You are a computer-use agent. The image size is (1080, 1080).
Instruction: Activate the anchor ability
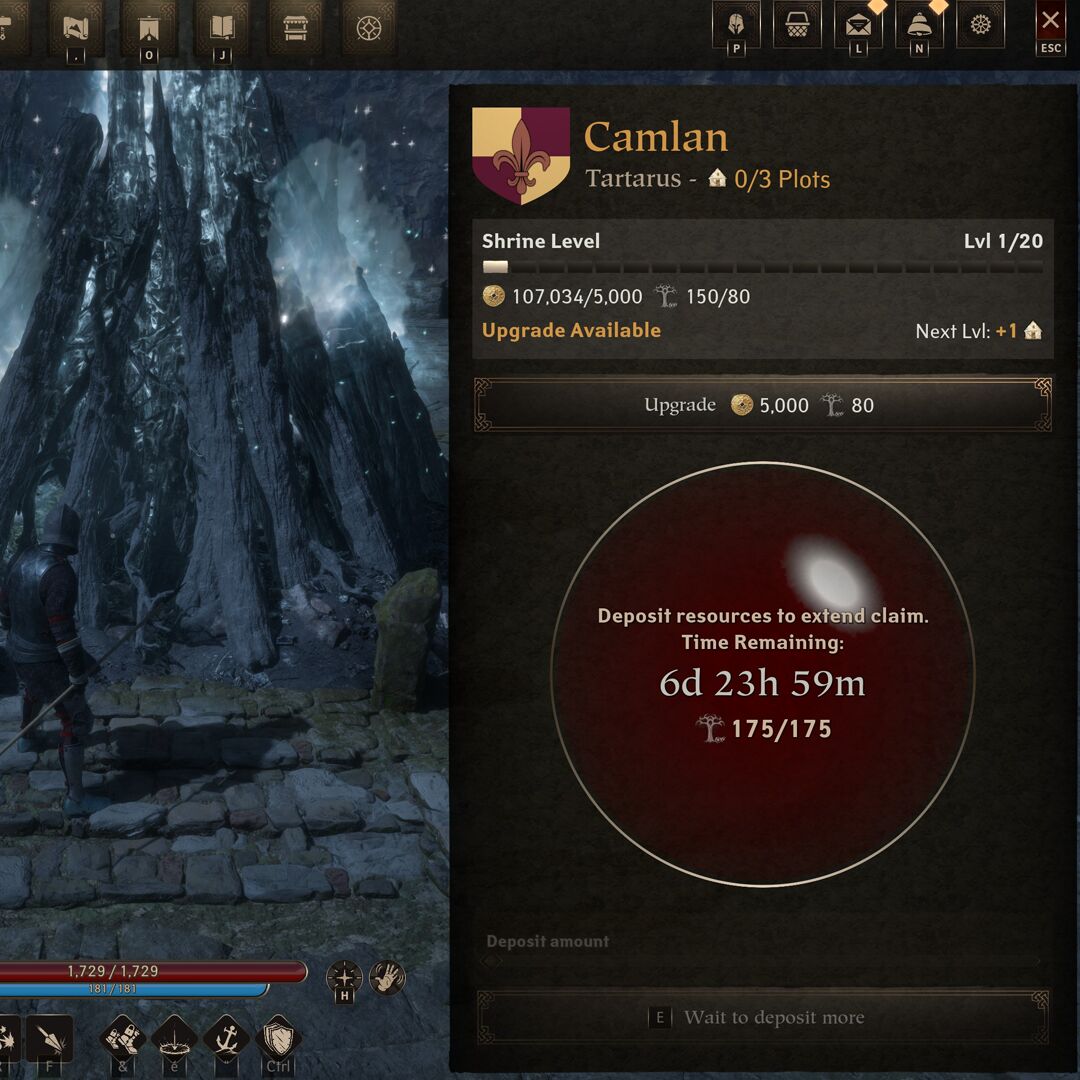pos(226,1039)
